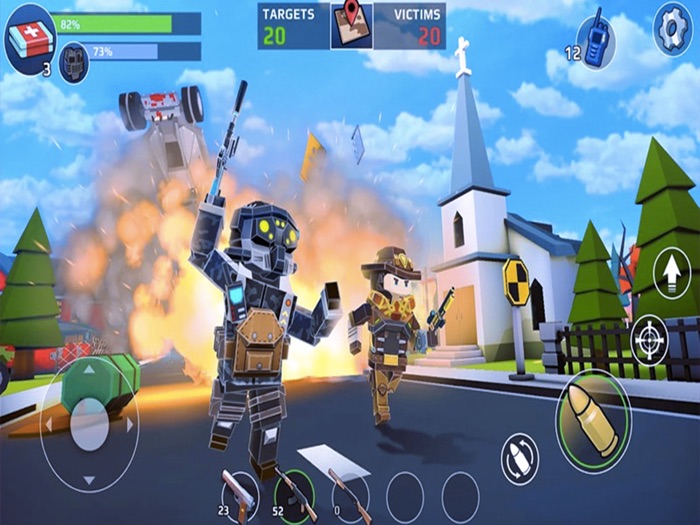Activate the blue walkie-talkie item

click(x=595, y=42)
